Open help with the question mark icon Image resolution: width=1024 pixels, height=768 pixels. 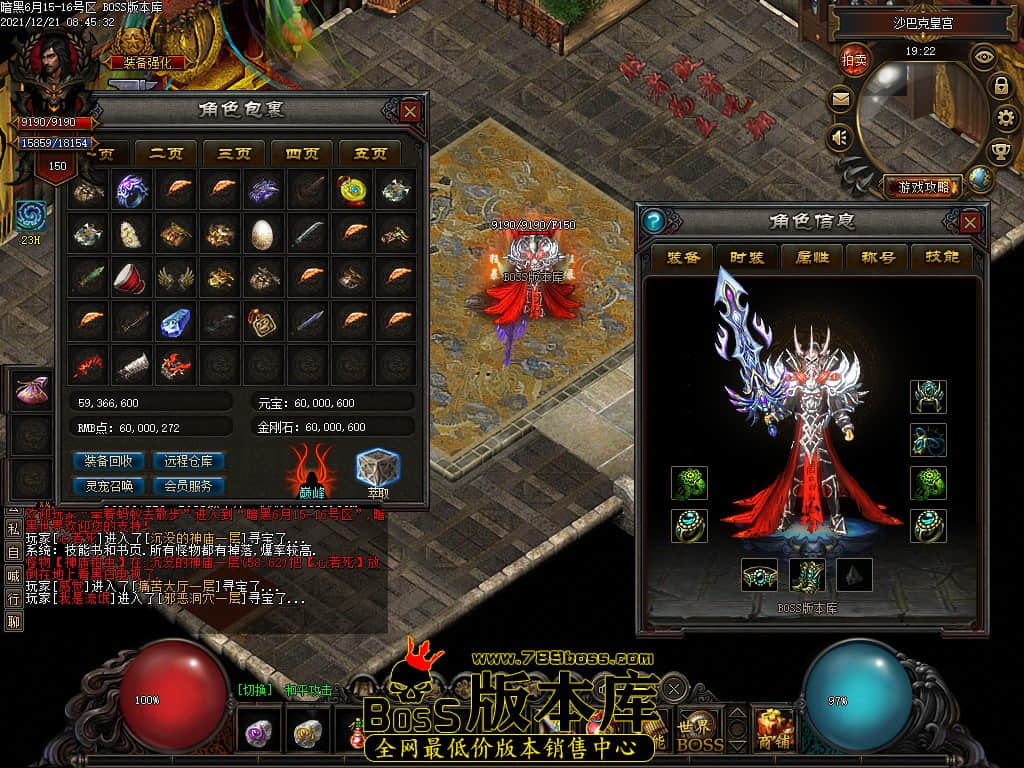(x=655, y=221)
